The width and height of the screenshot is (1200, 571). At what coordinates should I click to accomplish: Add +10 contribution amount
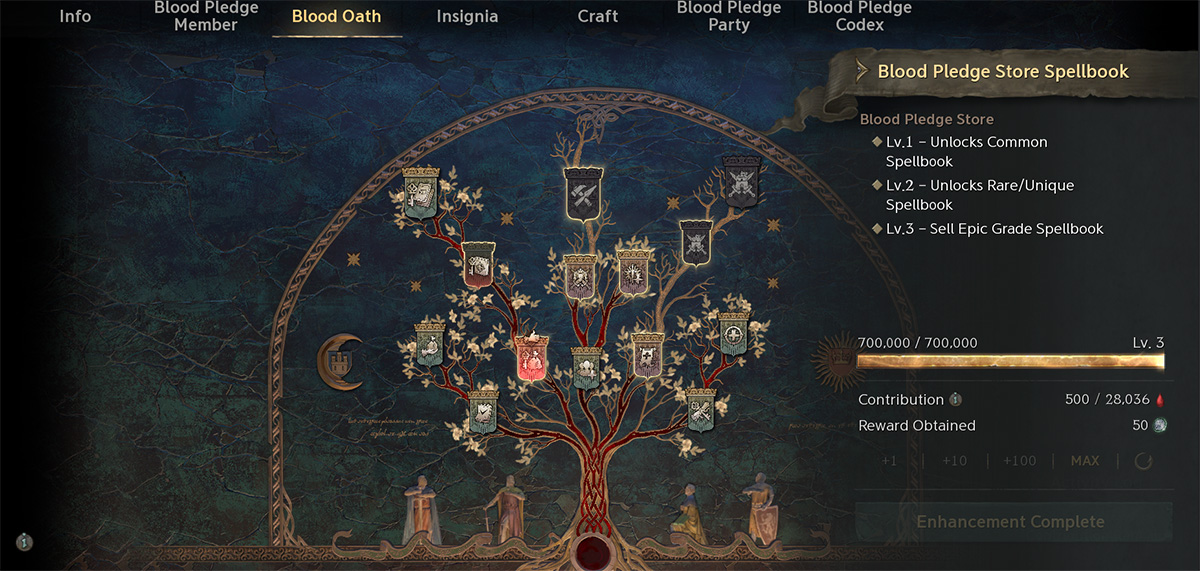coord(954,461)
